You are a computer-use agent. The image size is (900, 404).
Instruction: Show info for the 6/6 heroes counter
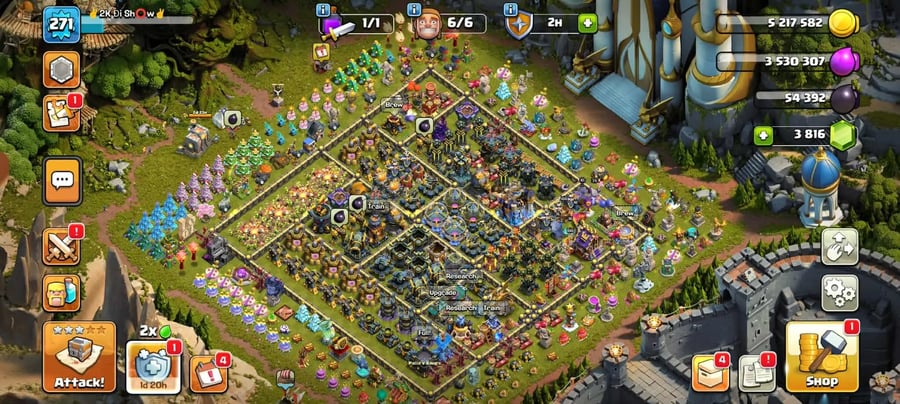click(x=414, y=10)
